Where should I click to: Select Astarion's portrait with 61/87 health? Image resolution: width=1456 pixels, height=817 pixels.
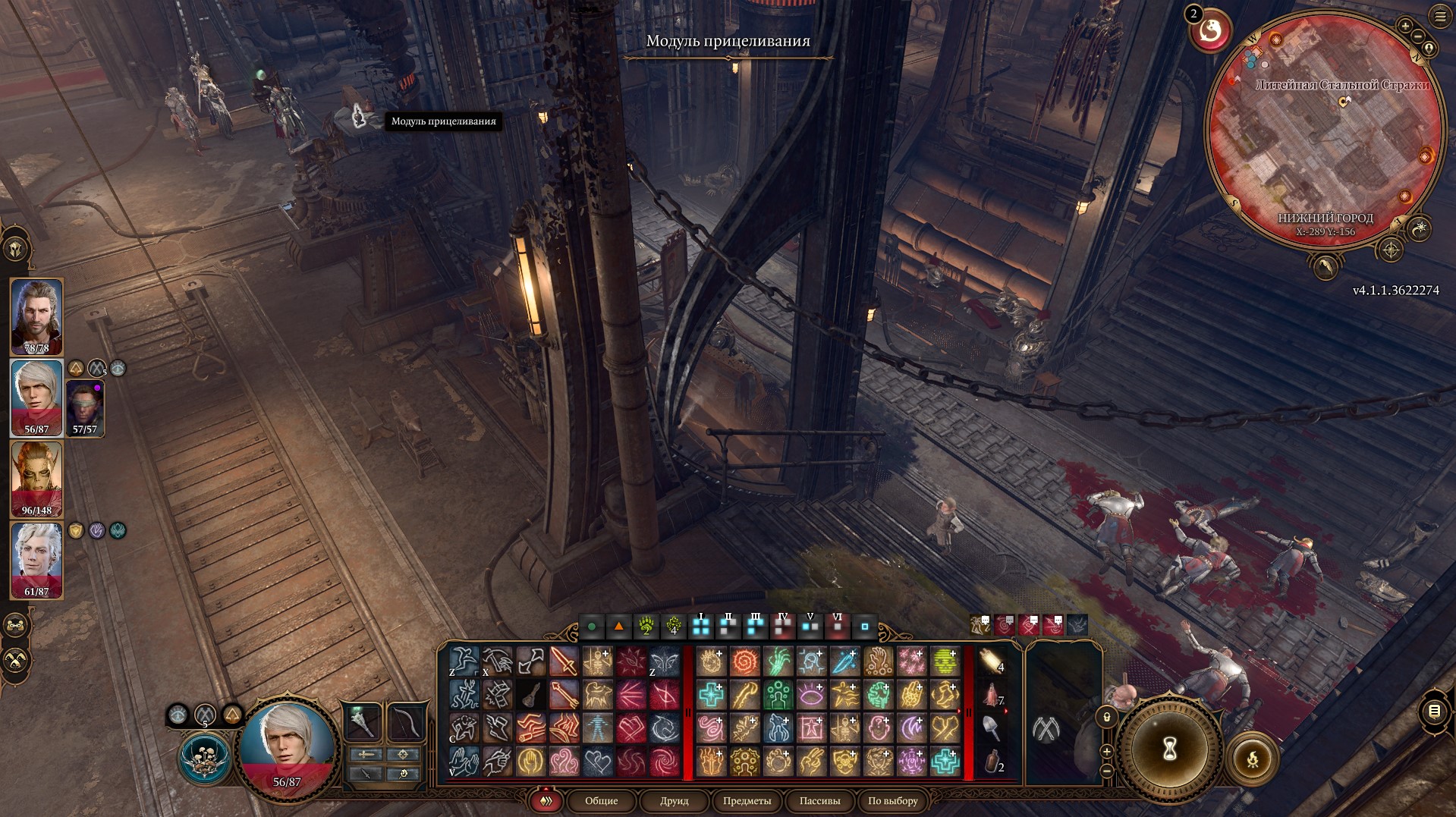[36, 561]
